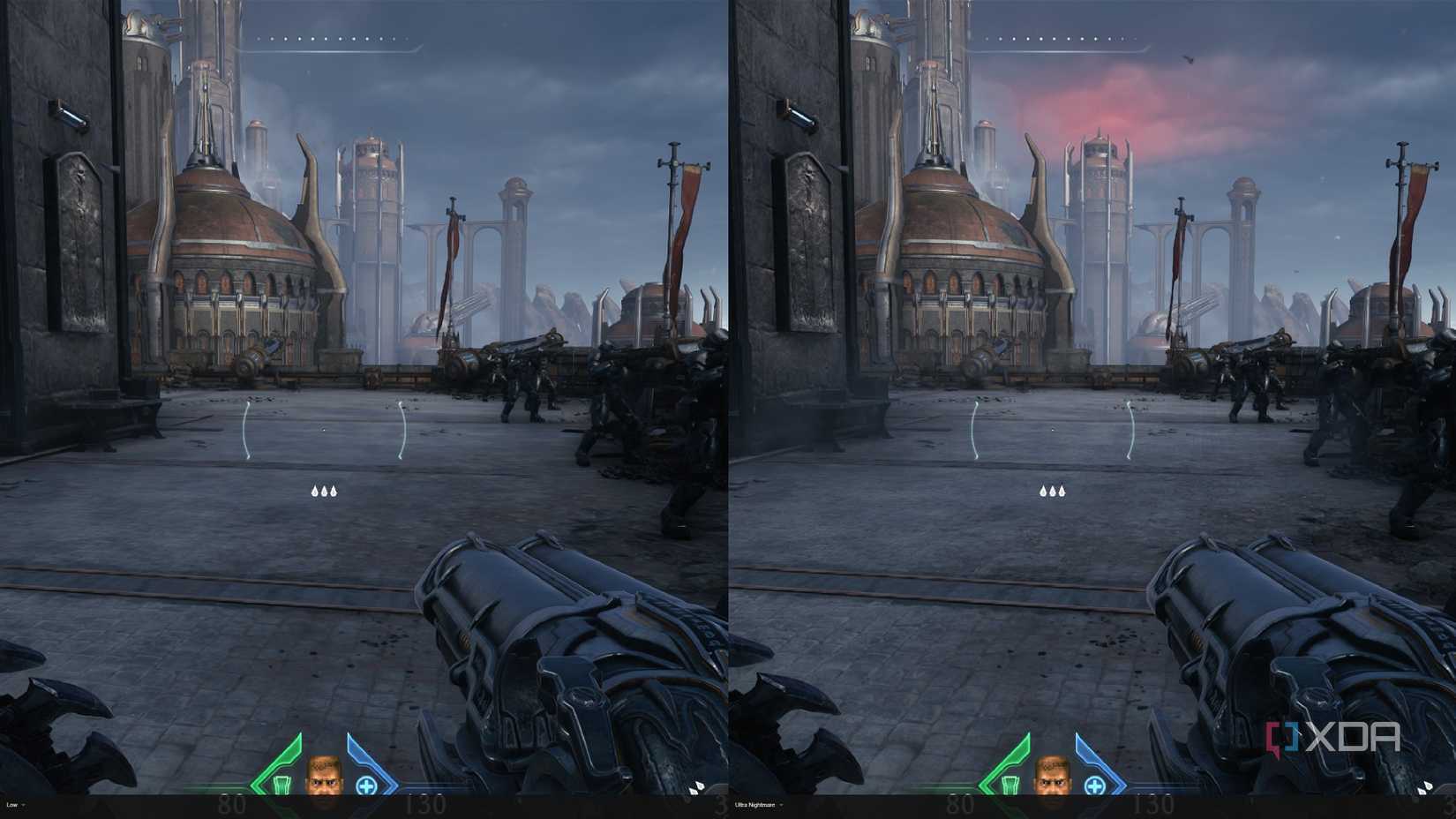1456x819 pixels.
Task: Open the Low quality preset dropdown
Action: pos(12,805)
